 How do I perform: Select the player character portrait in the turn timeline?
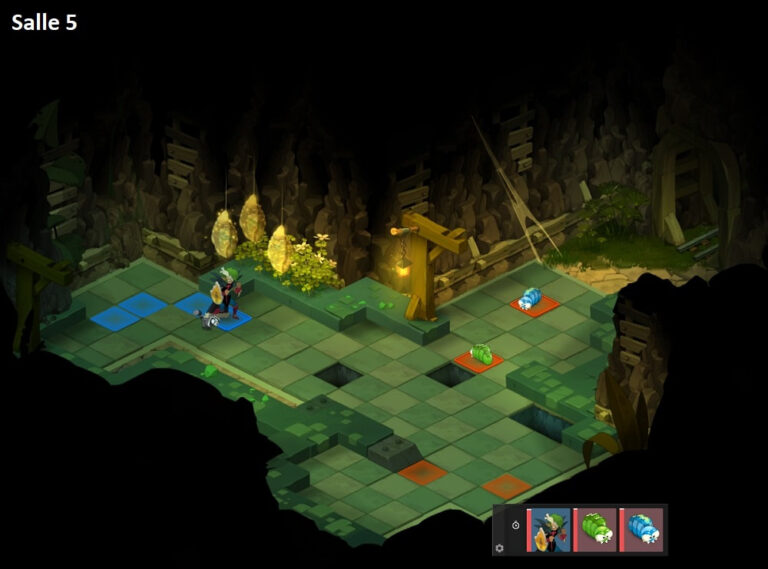pyautogui.click(x=550, y=530)
